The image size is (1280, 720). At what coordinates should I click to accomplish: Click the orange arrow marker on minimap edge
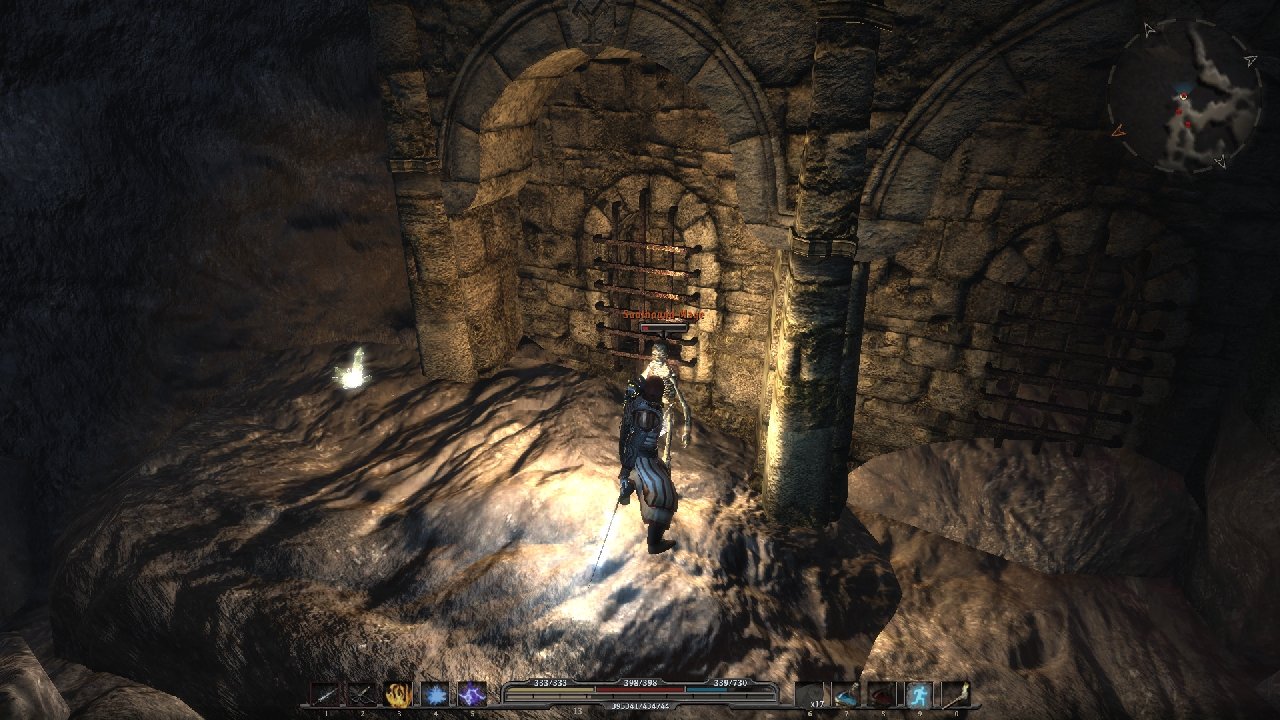(x=1117, y=130)
